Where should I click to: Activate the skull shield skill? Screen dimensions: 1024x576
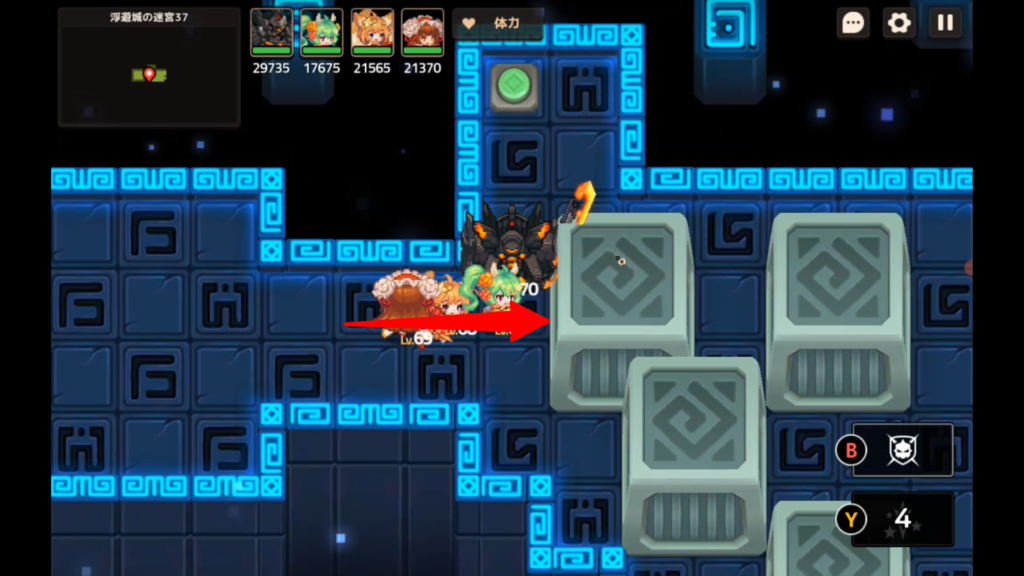click(x=903, y=450)
